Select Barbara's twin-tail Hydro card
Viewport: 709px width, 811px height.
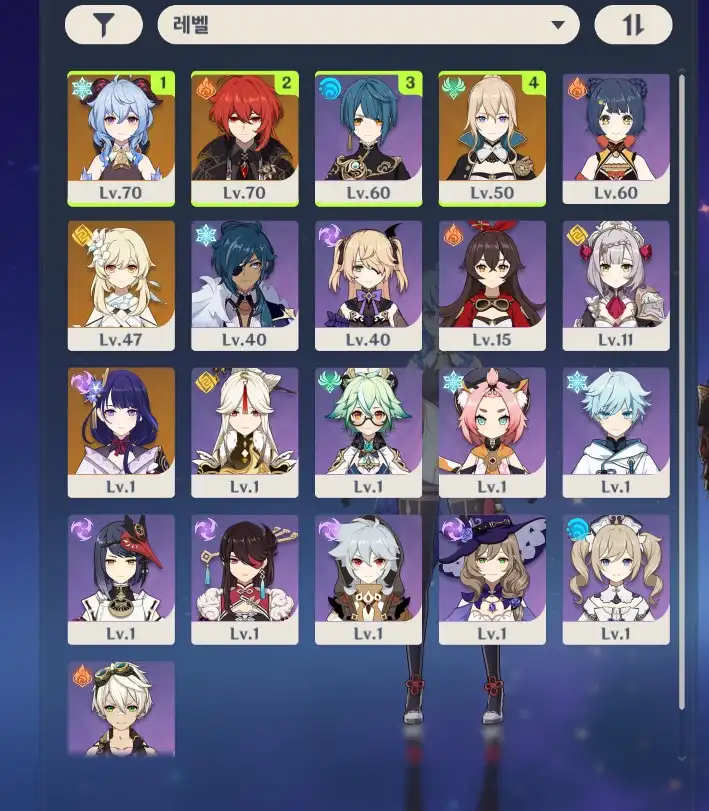[x=616, y=579]
